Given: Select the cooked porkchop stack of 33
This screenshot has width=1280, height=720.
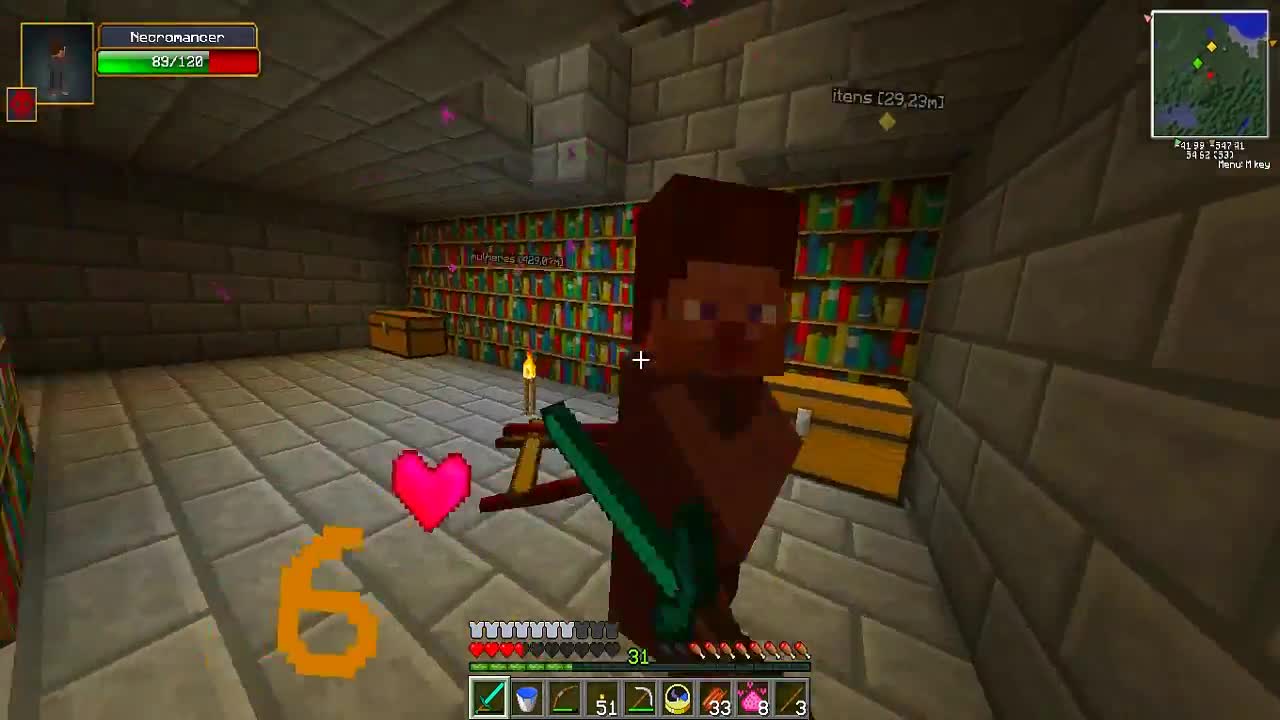Looking at the screenshot, I should tap(717, 698).
